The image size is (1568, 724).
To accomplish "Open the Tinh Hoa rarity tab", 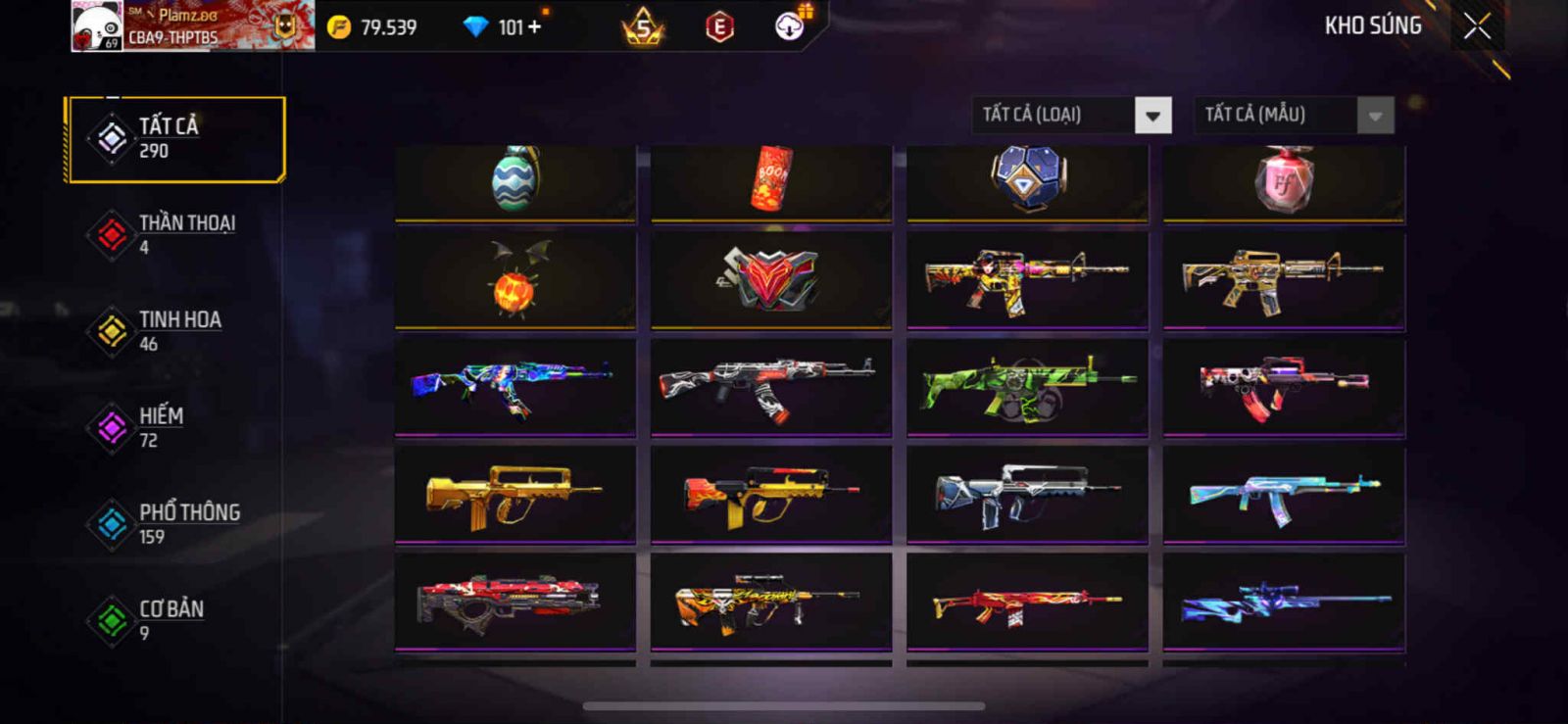I will pyautogui.click(x=175, y=331).
